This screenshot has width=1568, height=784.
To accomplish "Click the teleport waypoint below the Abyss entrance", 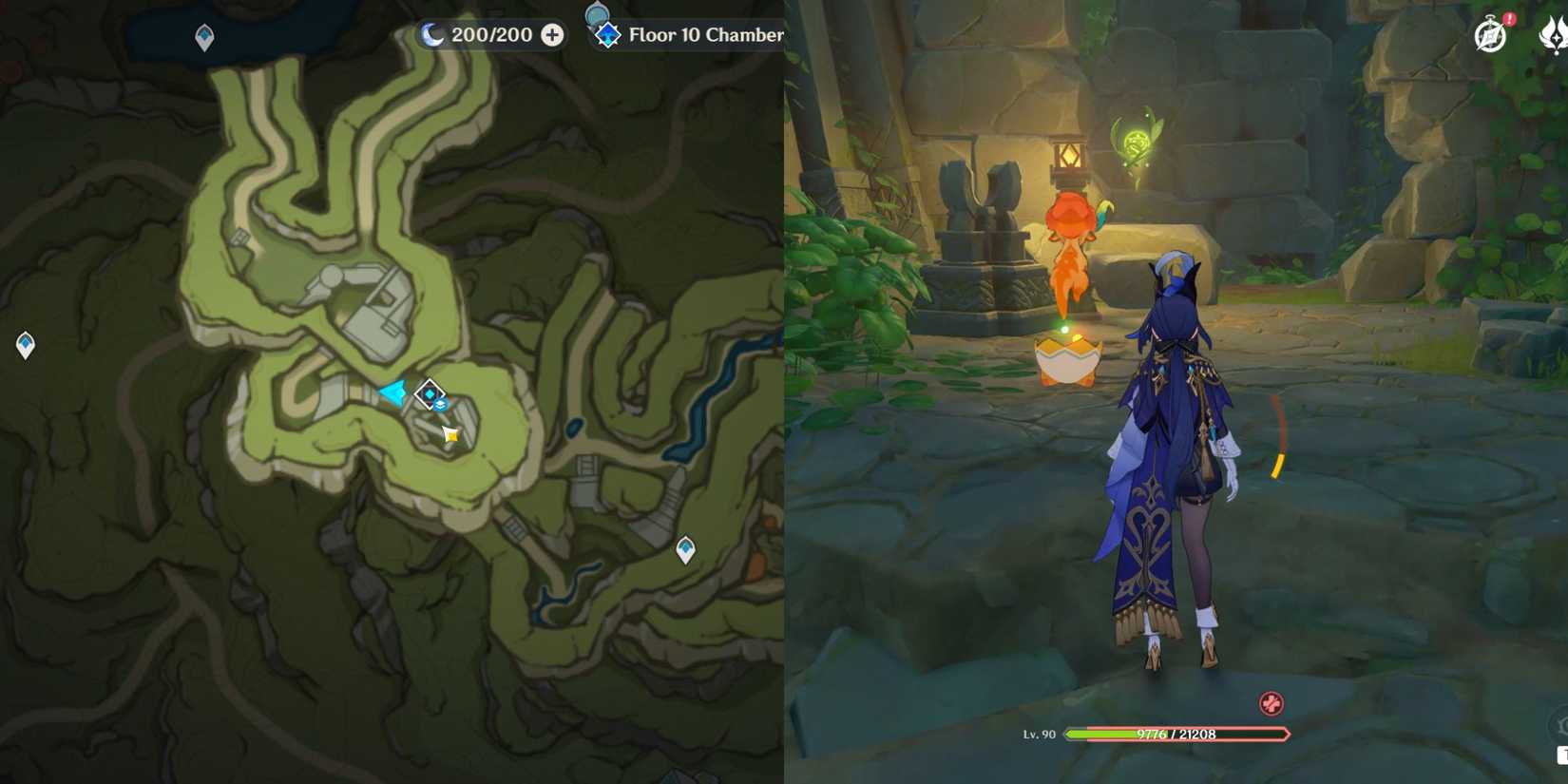I will click(684, 547).
